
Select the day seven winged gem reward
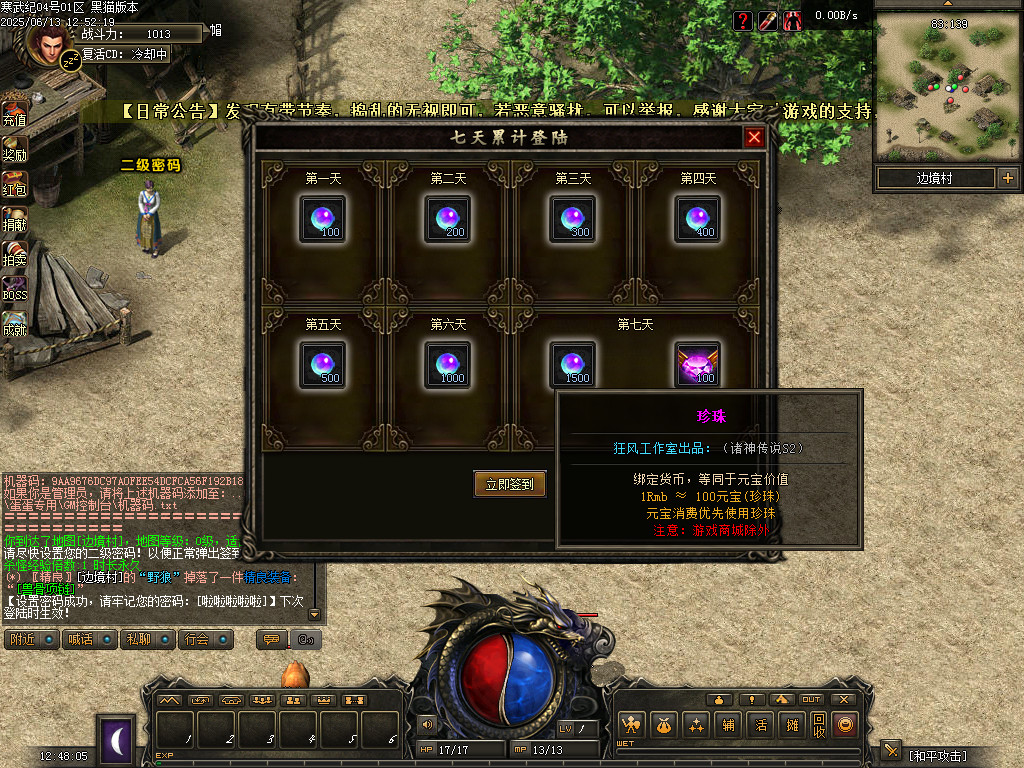point(697,364)
